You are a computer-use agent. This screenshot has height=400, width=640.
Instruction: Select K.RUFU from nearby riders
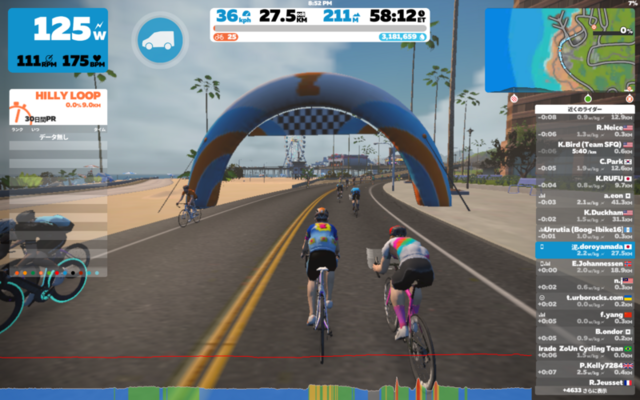[x=585, y=180]
